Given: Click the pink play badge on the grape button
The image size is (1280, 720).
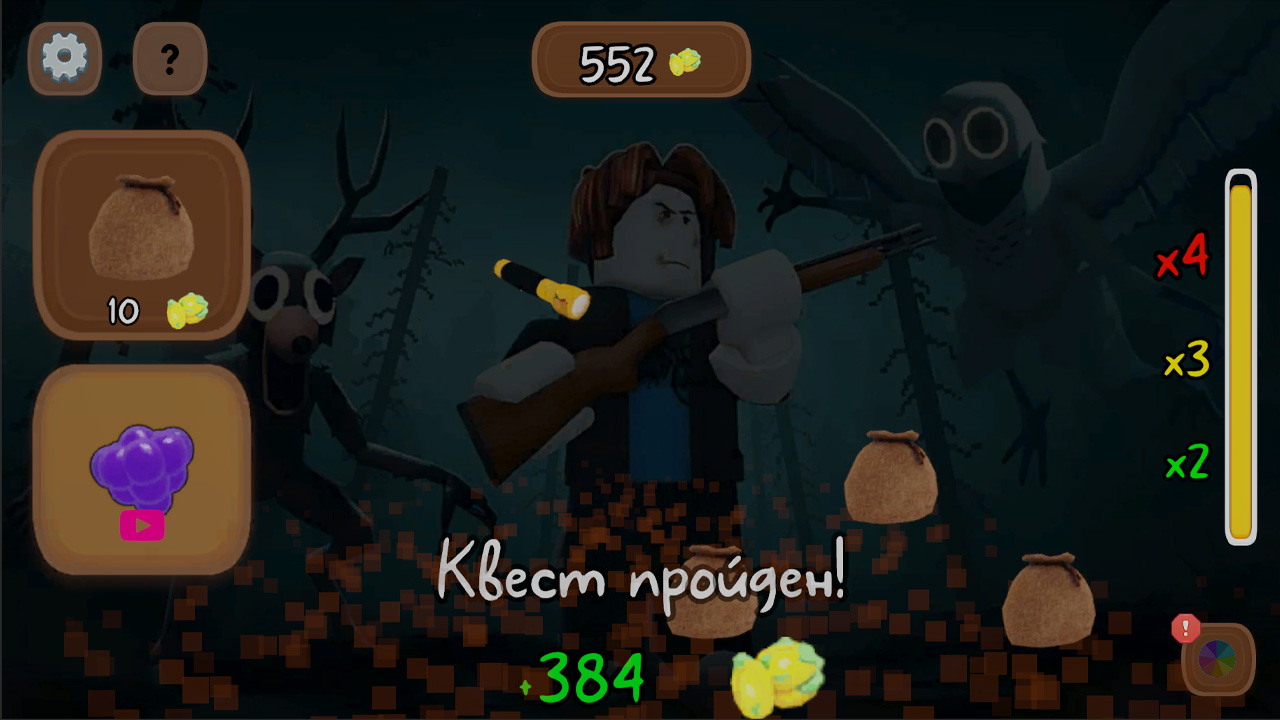Looking at the screenshot, I should (x=143, y=526).
